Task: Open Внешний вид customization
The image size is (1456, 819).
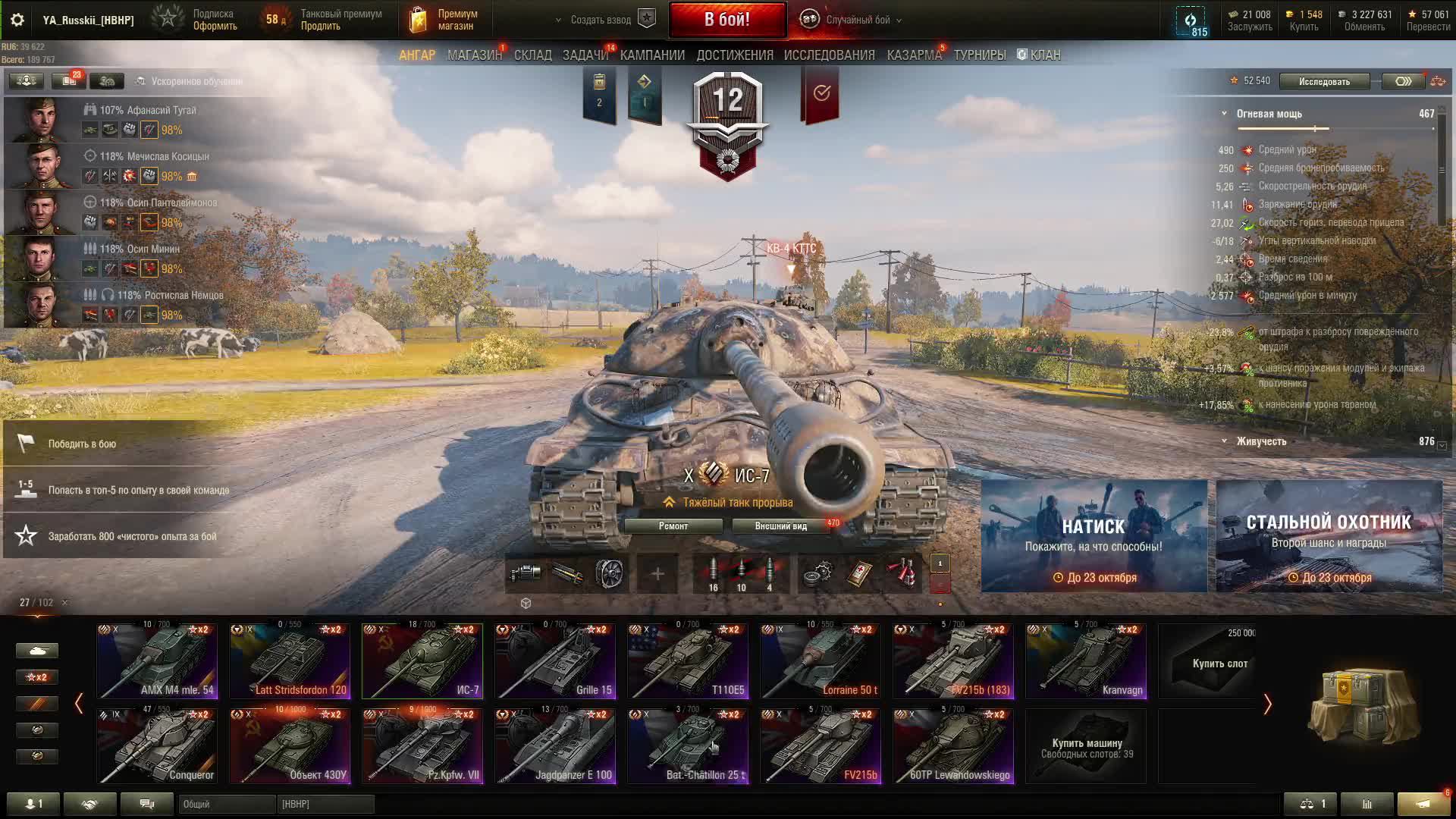Action: [780, 526]
